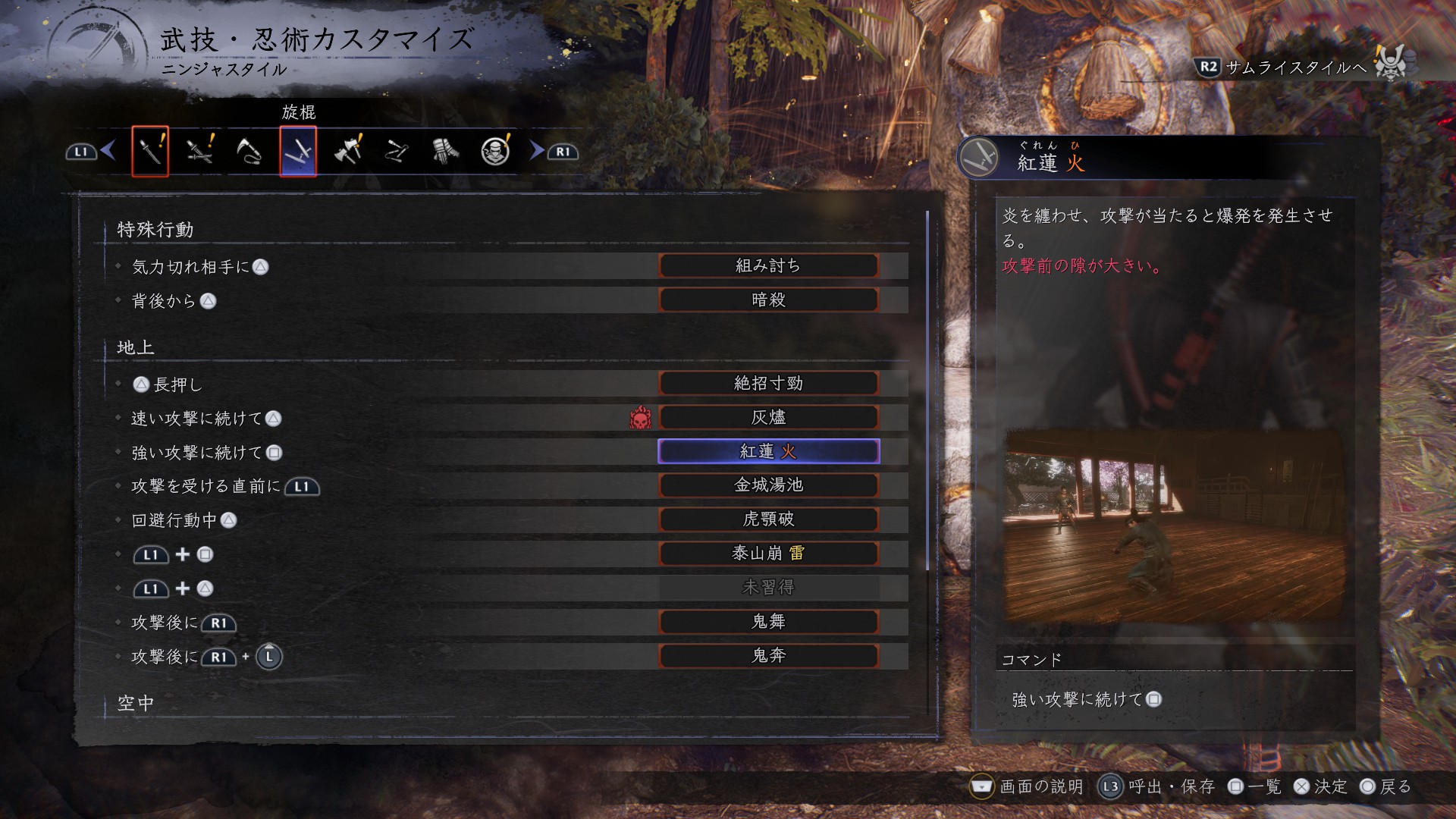Open the nunchaku-style weapon tab
1456x819 pixels.
[x=397, y=152]
